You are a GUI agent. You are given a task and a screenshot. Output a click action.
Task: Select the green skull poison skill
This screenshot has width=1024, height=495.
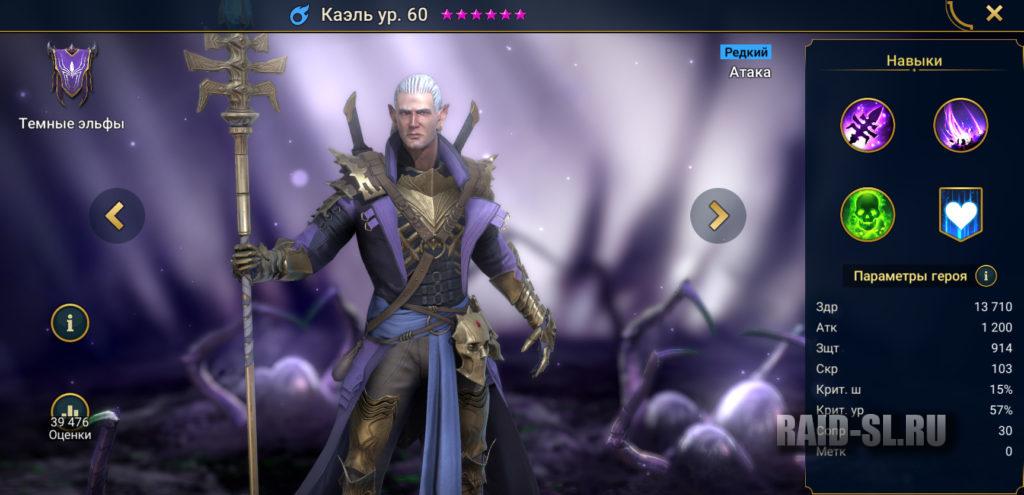868,214
